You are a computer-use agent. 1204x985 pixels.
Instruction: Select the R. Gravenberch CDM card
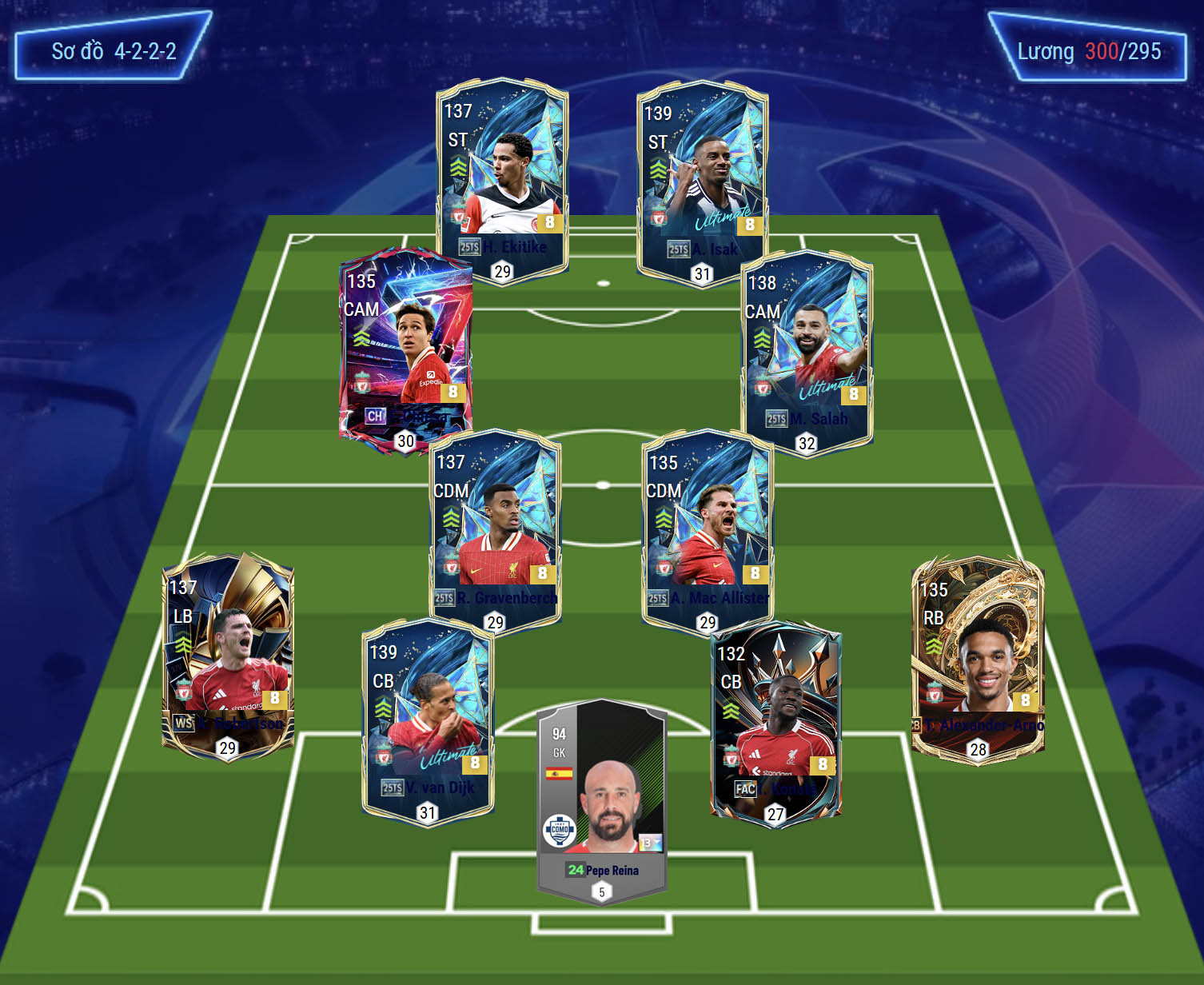[x=495, y=528]
